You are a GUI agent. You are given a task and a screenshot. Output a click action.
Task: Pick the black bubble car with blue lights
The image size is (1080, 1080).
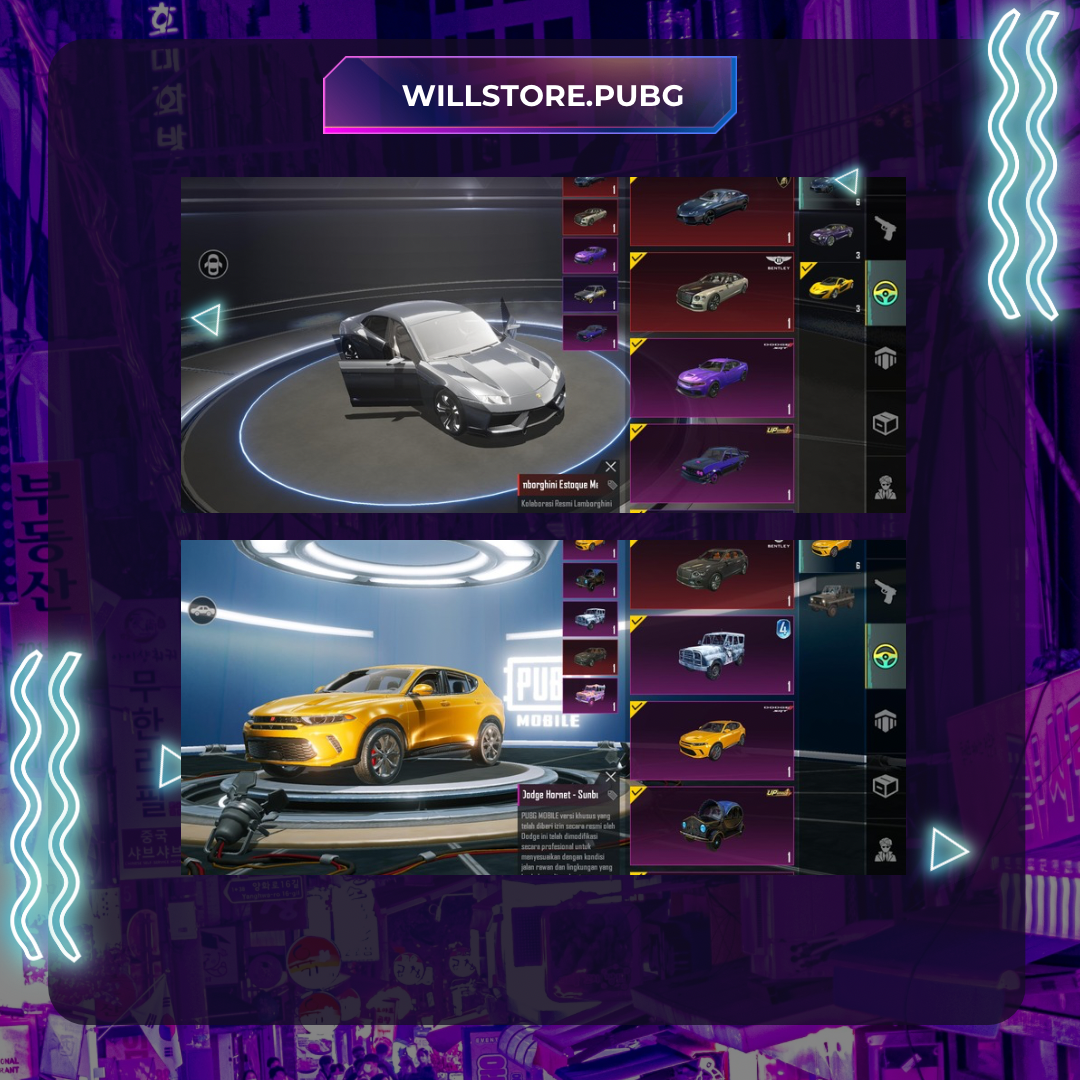click(x=711, y=826)
